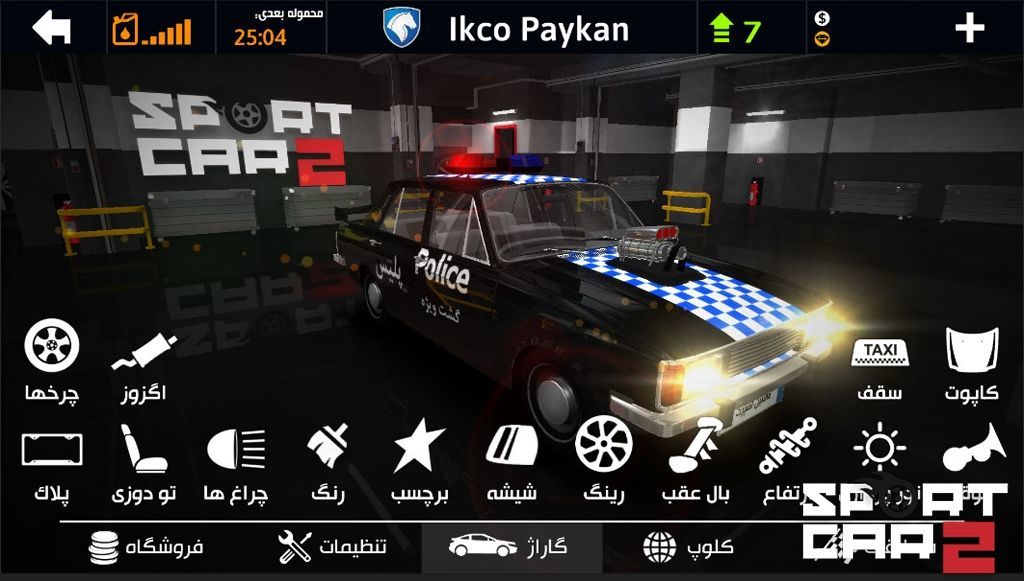Go back using the white arrow
Screen dimensions: 1024x581
tap(52, 28)
